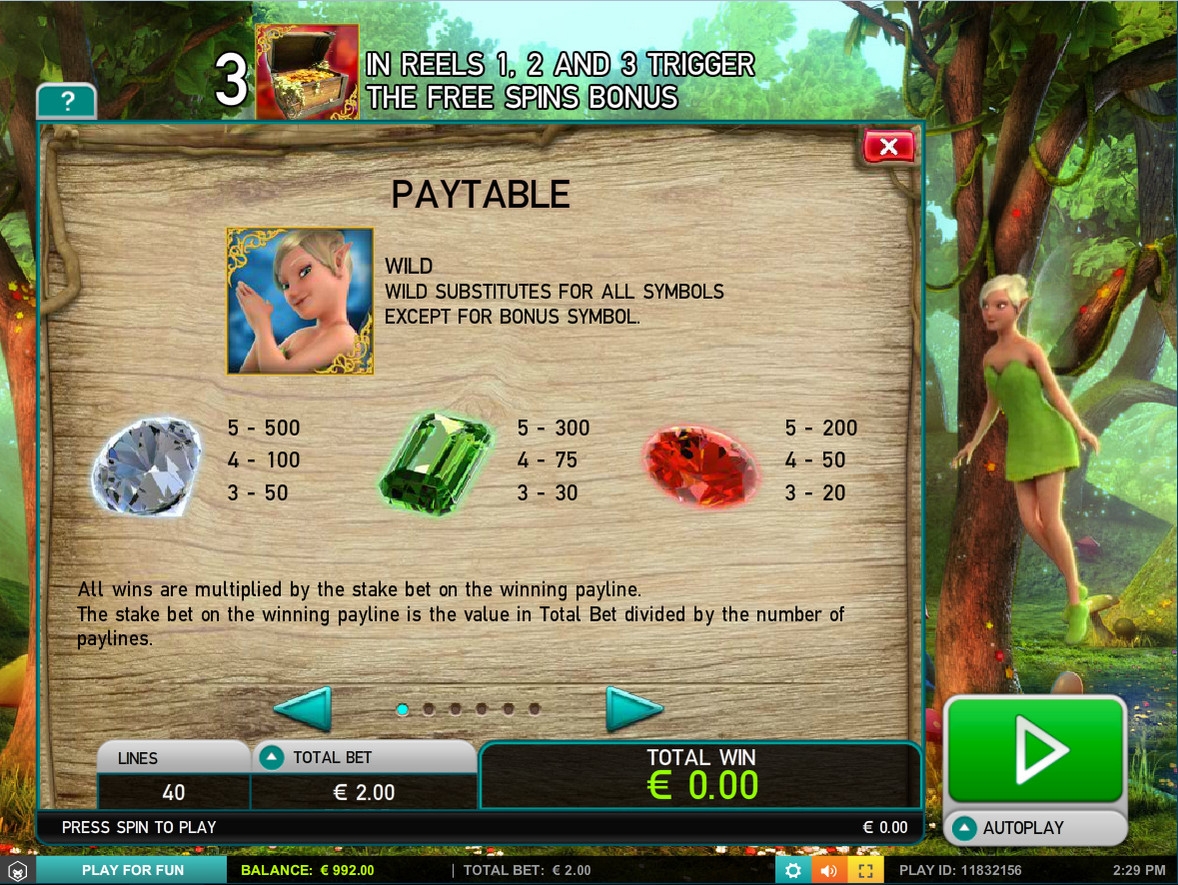This screenshot has width=1178, height=885.
Task: Open the gear settings icon
Action: (792, 870)
